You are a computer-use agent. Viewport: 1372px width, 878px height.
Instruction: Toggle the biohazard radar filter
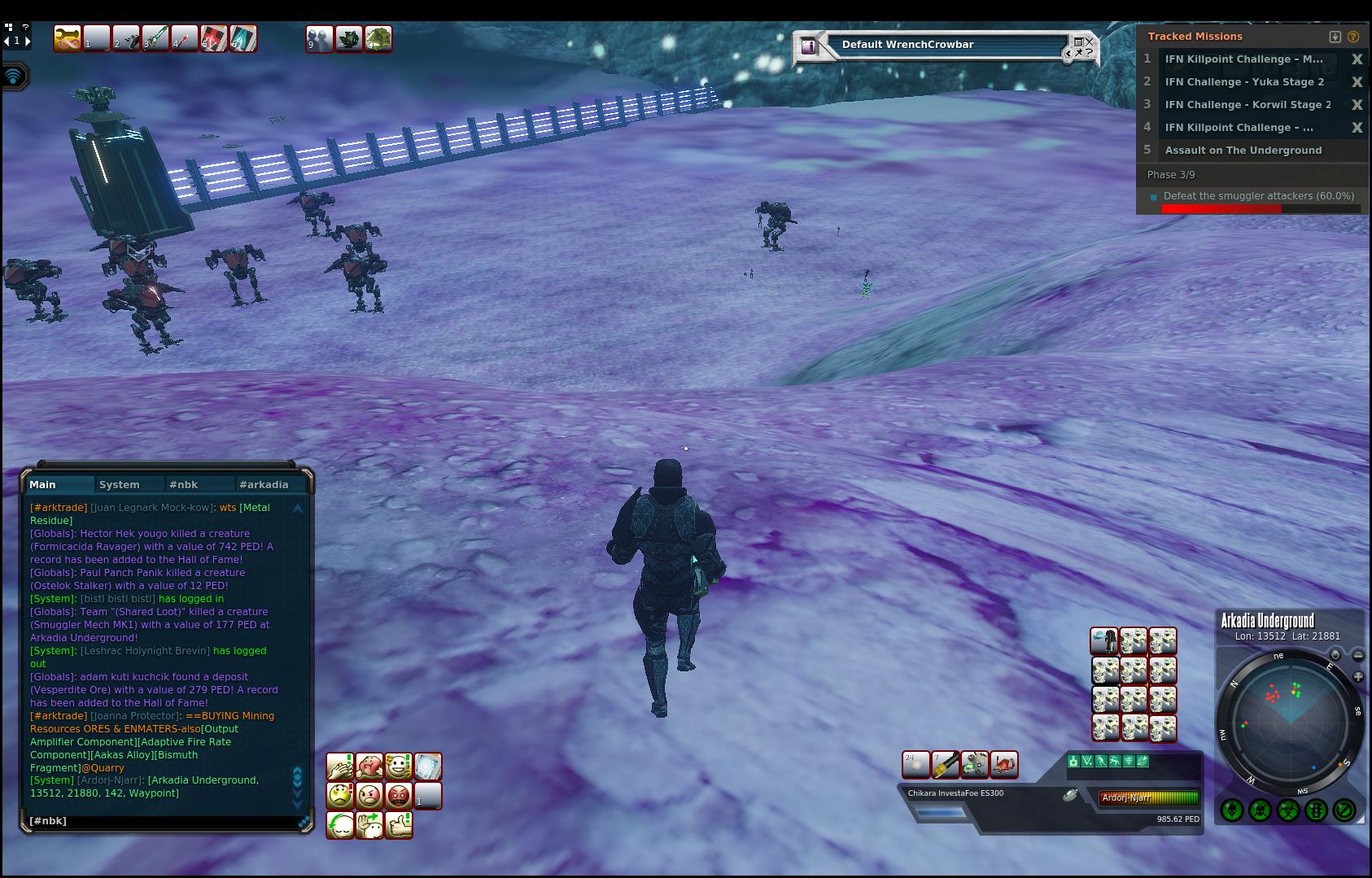coord(1288,810)
